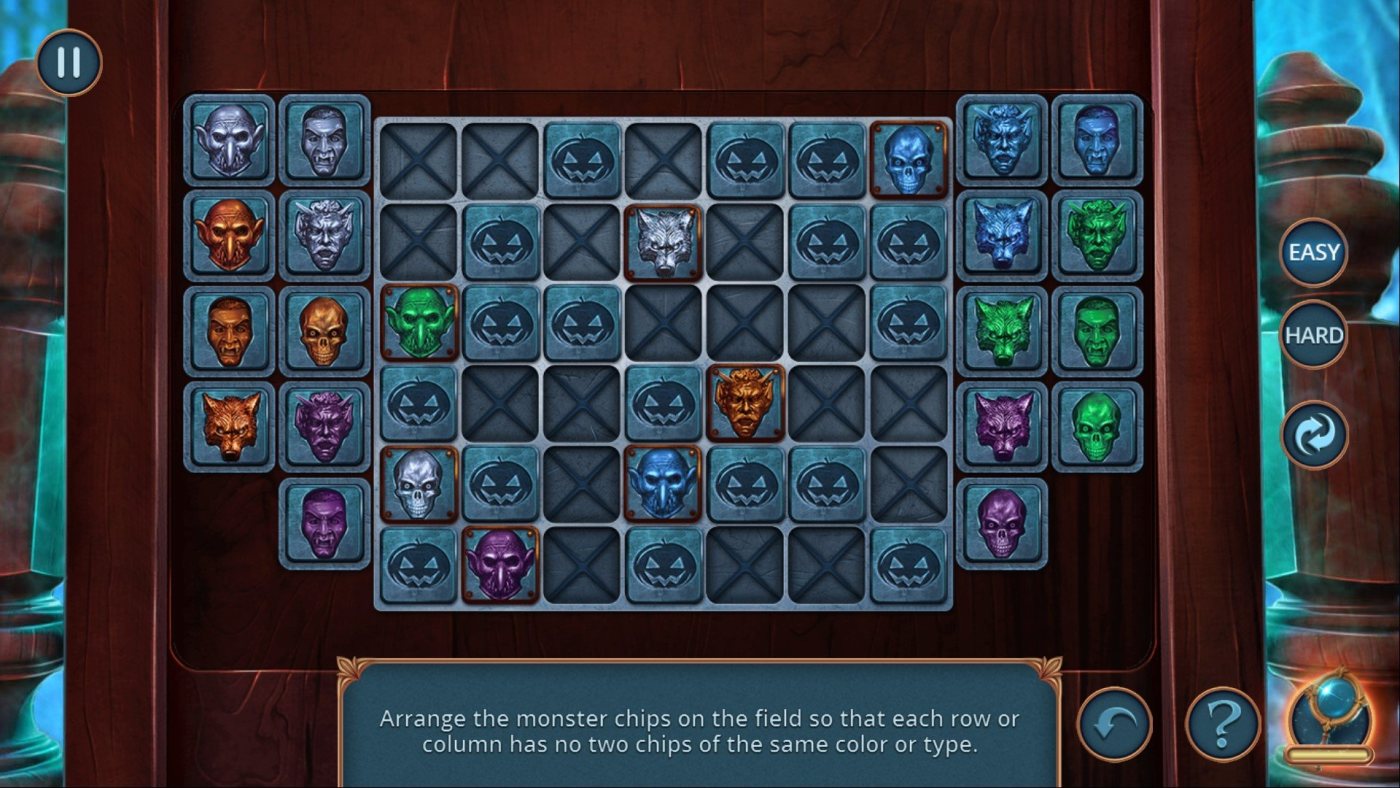Image resolution: width=1400 pixels, height=788 pixels.
Task: Select the purple devil chip in the tray
Action: (x=324, y=426)
